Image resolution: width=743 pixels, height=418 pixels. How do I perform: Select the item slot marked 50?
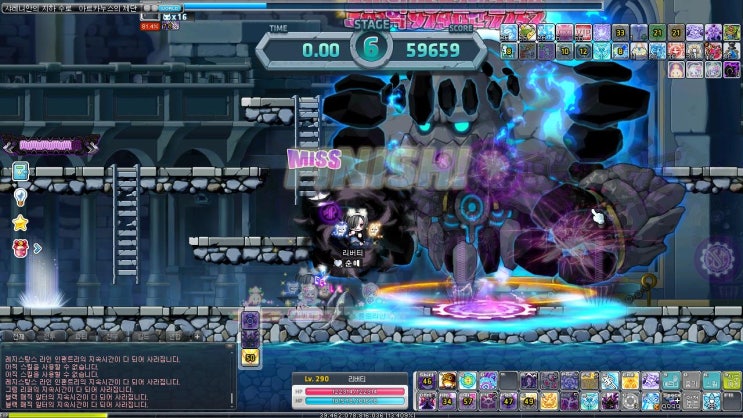(250, 357)
